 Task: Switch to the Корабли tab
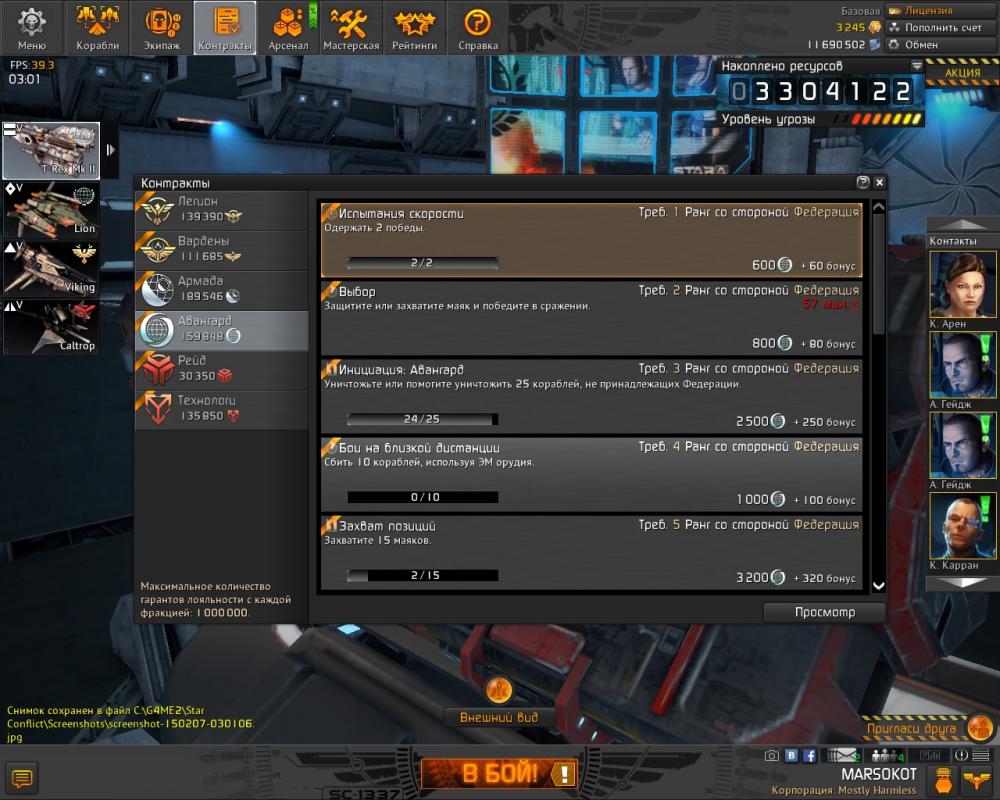coord(97,28)
